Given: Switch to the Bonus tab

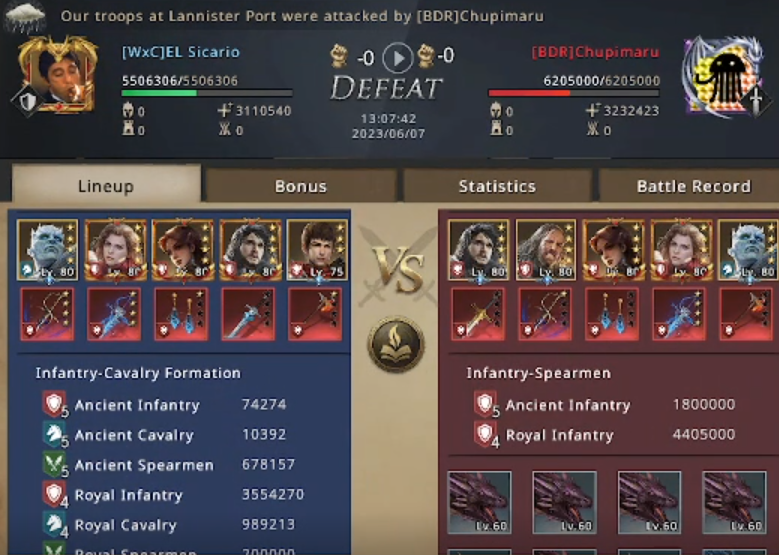Looking at the screenshot, I should click(300, 186).
